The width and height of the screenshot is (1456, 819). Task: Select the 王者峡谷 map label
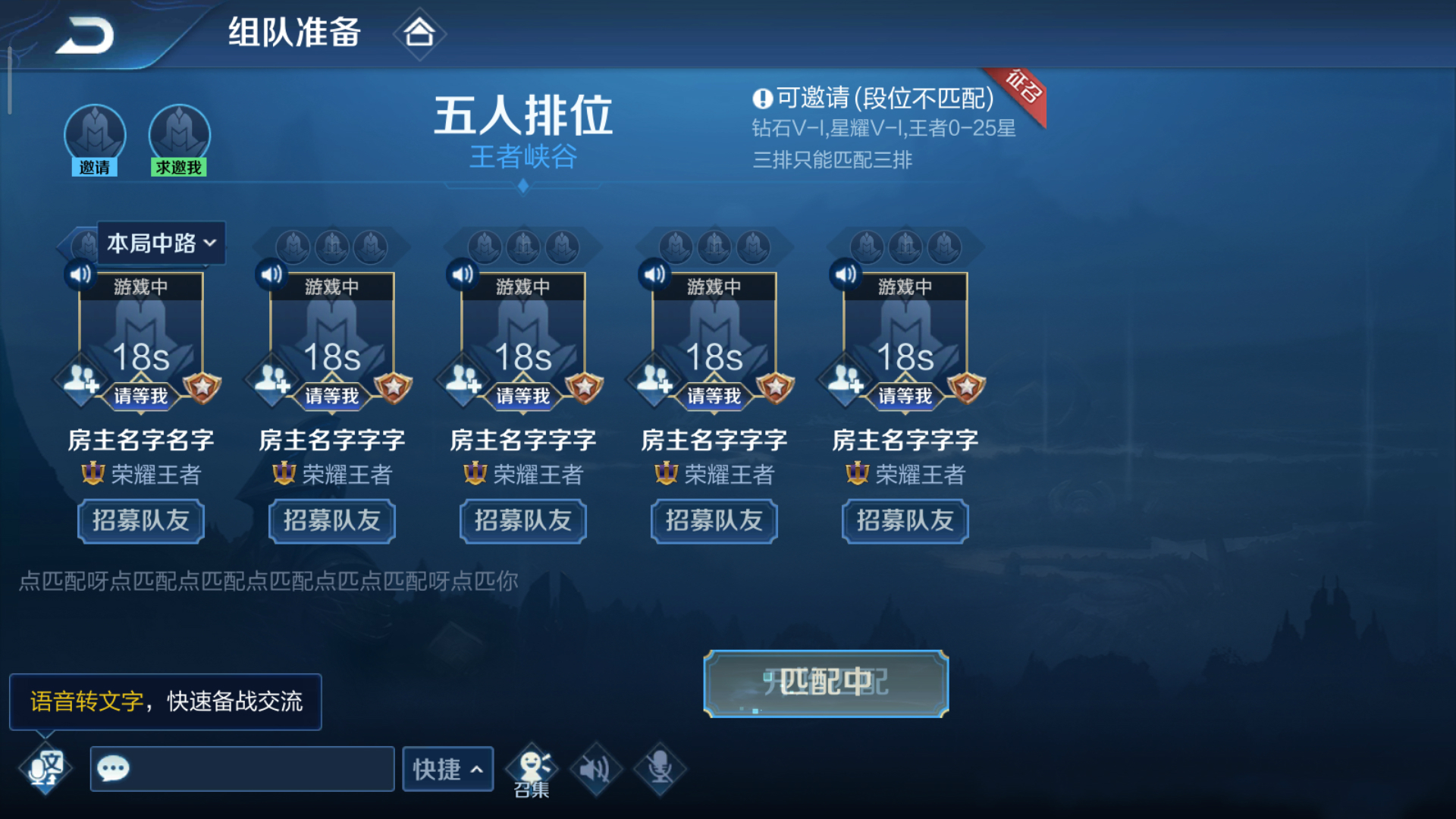[522, 158]
